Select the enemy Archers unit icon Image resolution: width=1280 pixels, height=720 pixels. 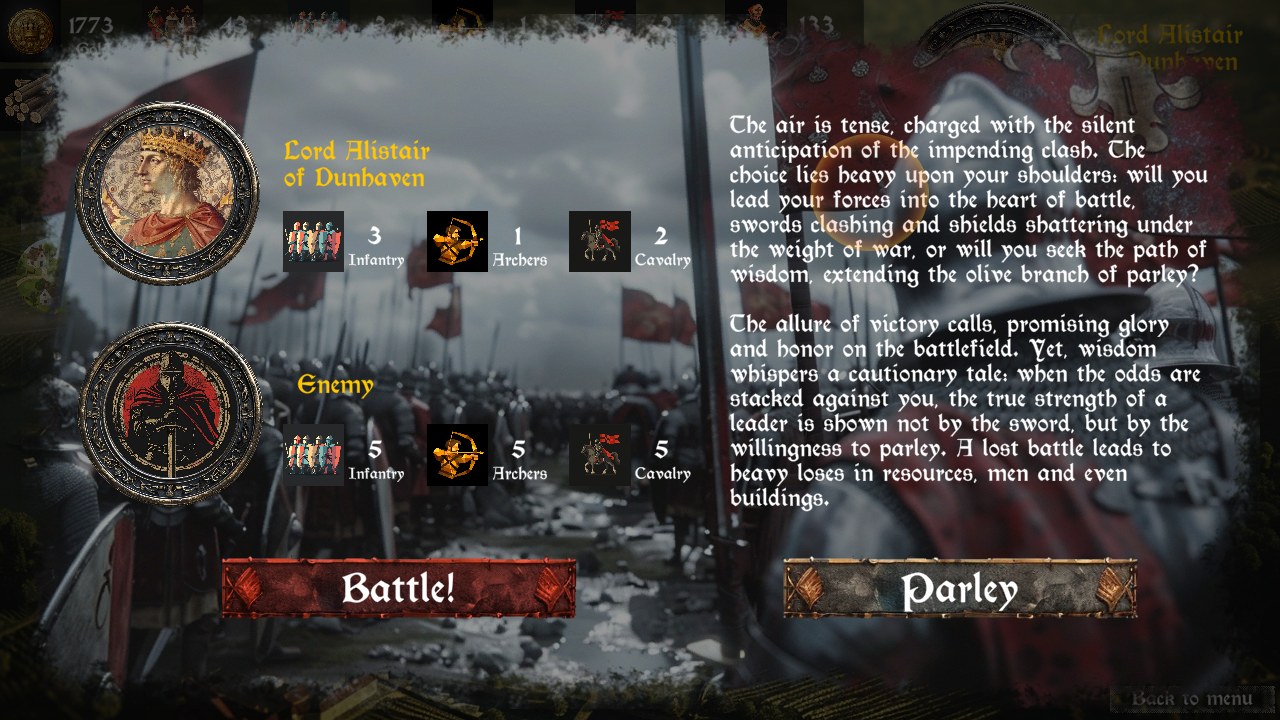(457, 453)
